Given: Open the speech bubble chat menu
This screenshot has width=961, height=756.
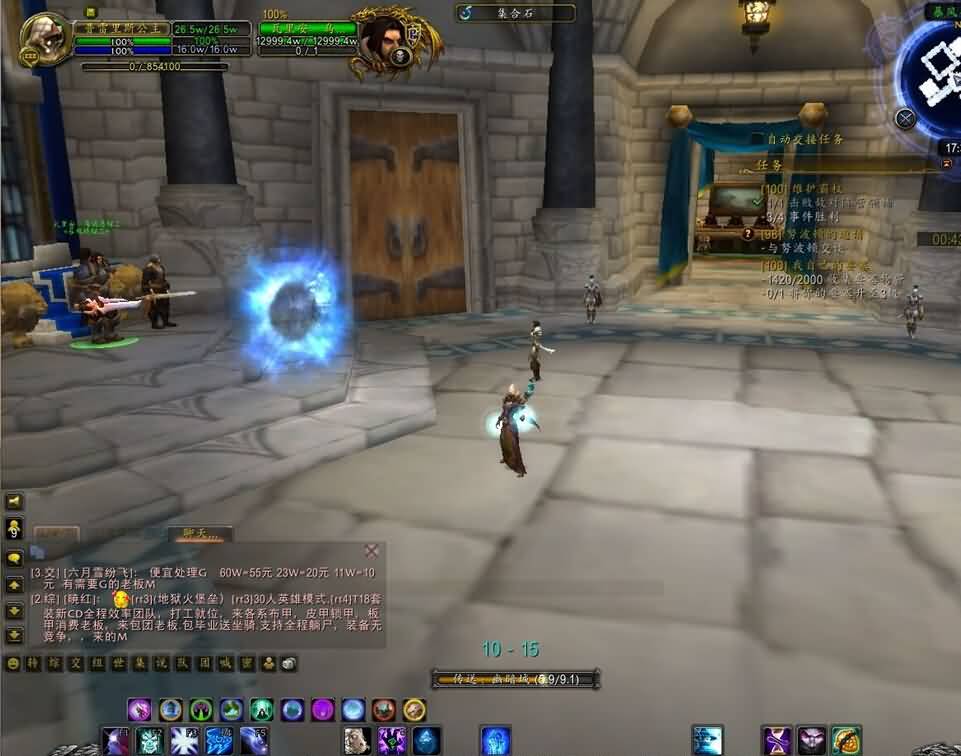Looking at the screenshot, I should click(15, 558).
